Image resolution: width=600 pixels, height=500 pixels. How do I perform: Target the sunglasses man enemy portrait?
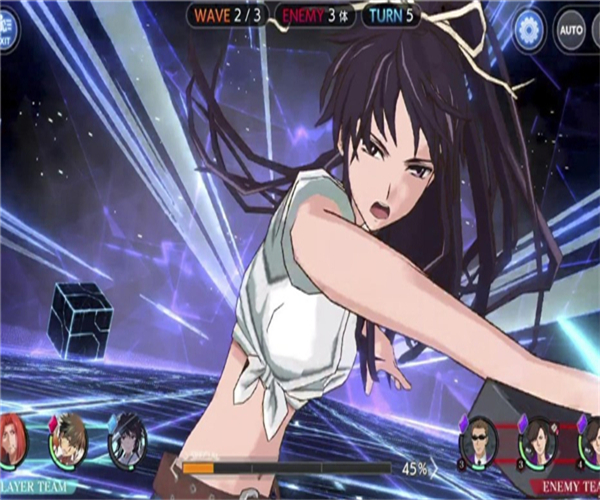pyautogui.click(x=480, y=439)
